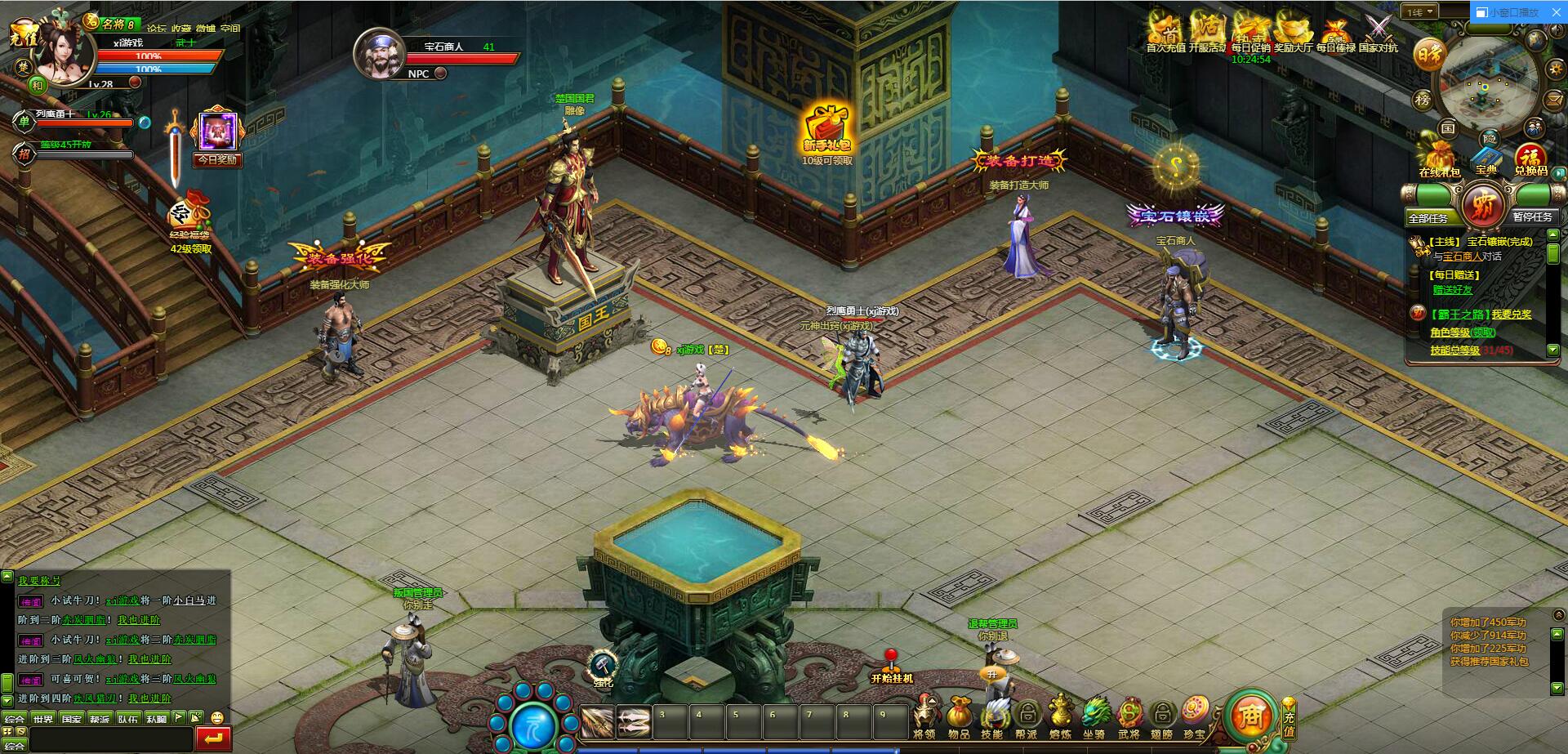Open the 熔炼 smelting menu
Viewport: 1568px width, 754px height.
tap(1060, 716)
